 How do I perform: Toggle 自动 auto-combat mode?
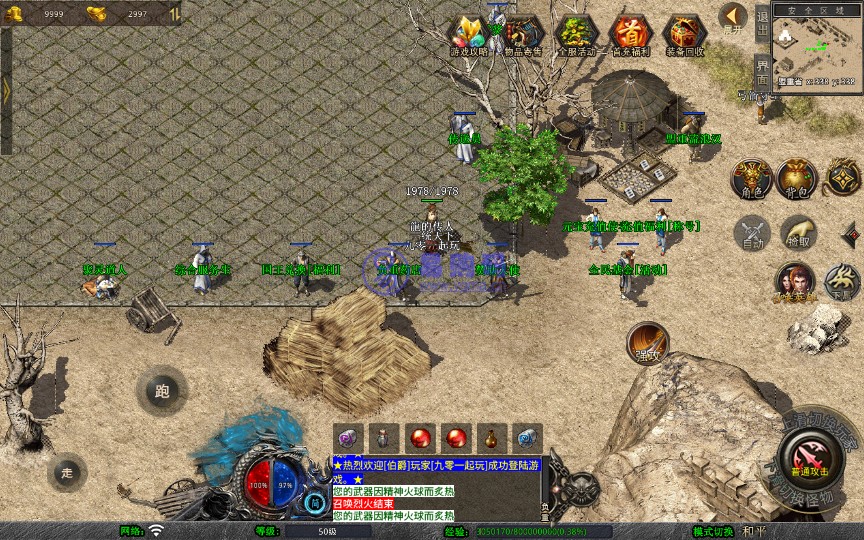point(752,234)
